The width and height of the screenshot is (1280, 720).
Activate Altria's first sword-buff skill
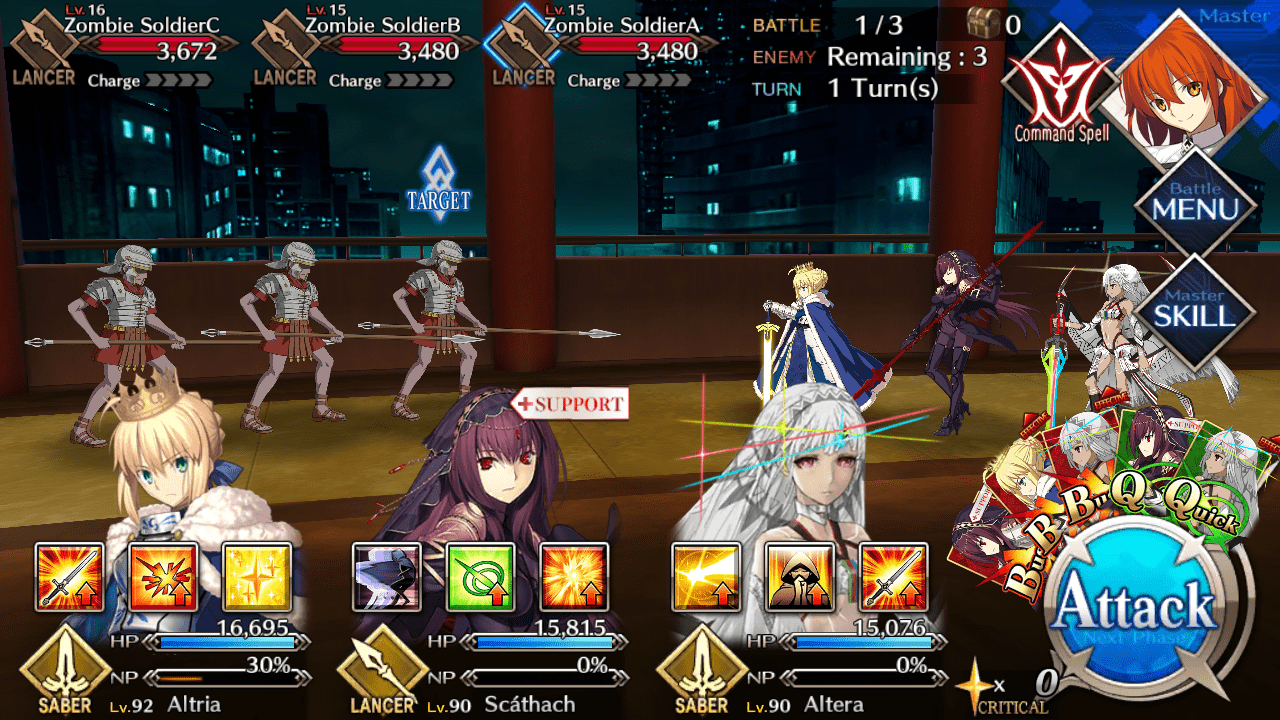69,577
